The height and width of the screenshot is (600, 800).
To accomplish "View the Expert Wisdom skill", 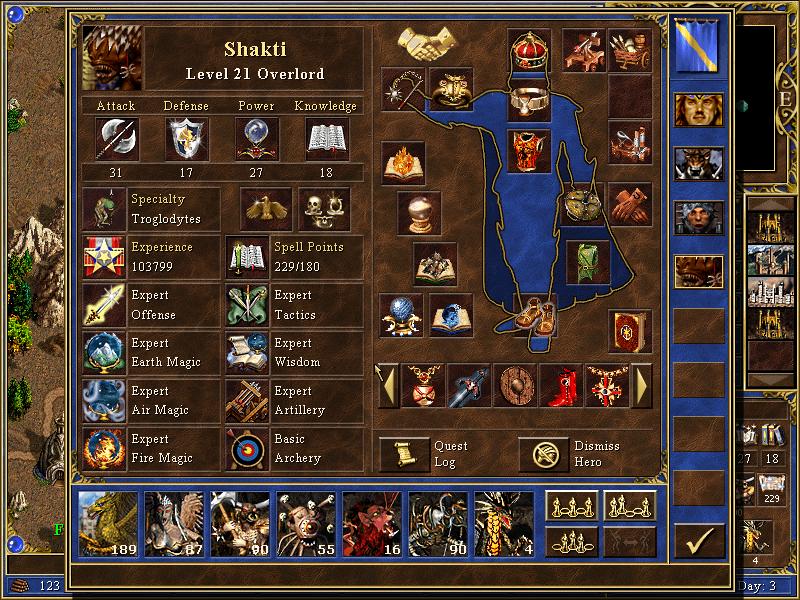I will coord(247,353).
